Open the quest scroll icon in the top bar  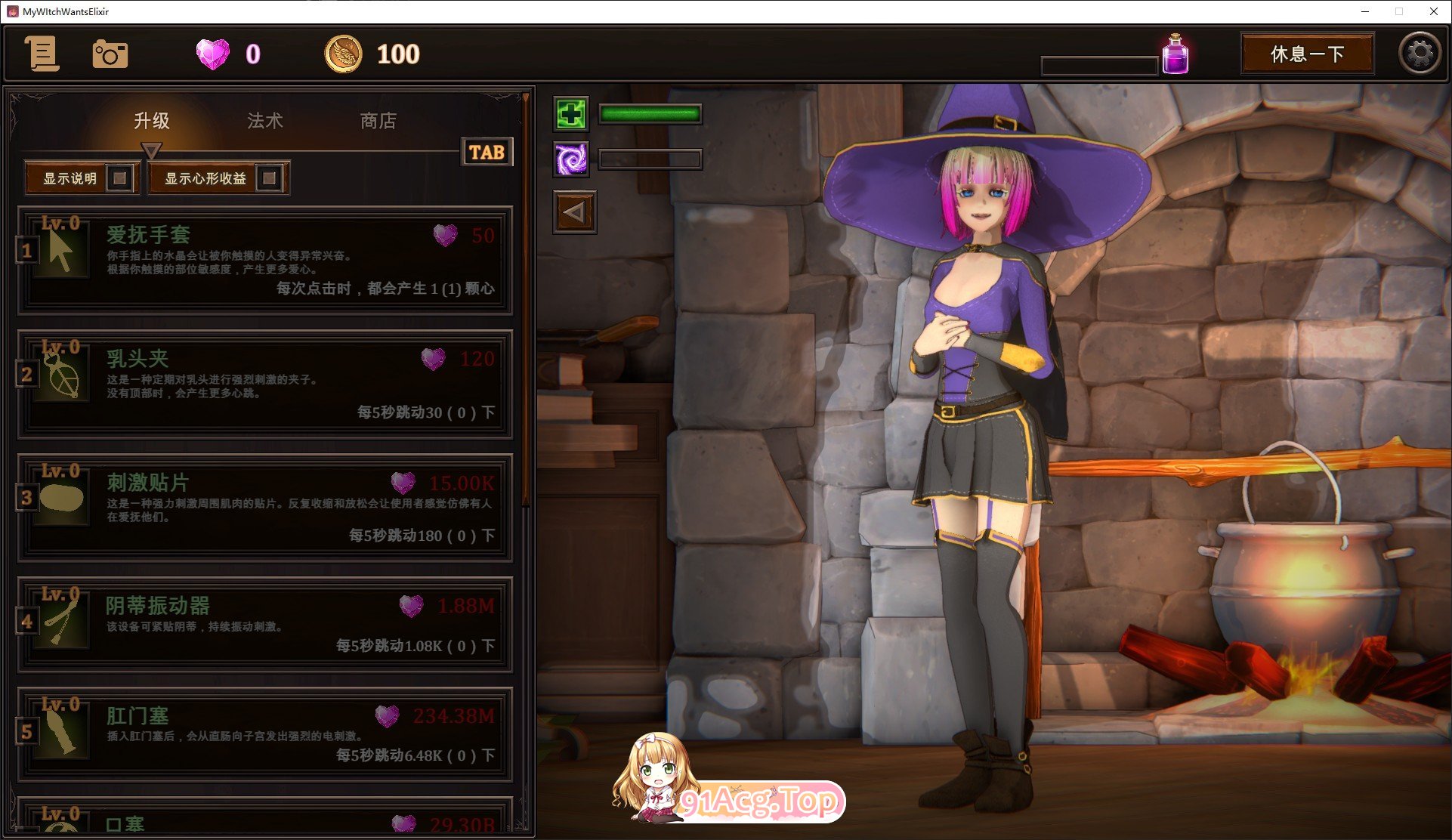pos(43,54)
